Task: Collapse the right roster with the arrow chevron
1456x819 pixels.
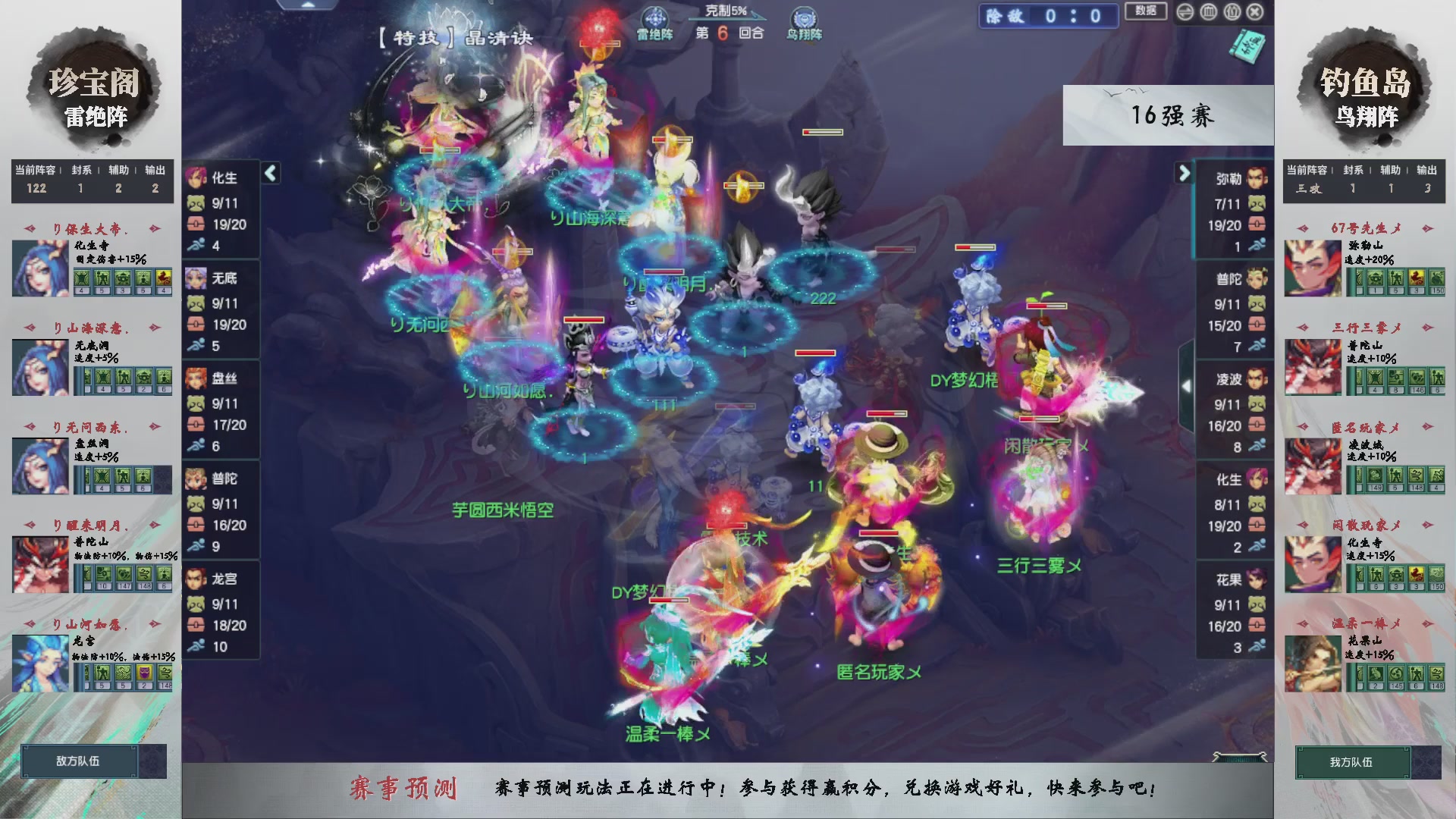Action: tap(1184, 173)
